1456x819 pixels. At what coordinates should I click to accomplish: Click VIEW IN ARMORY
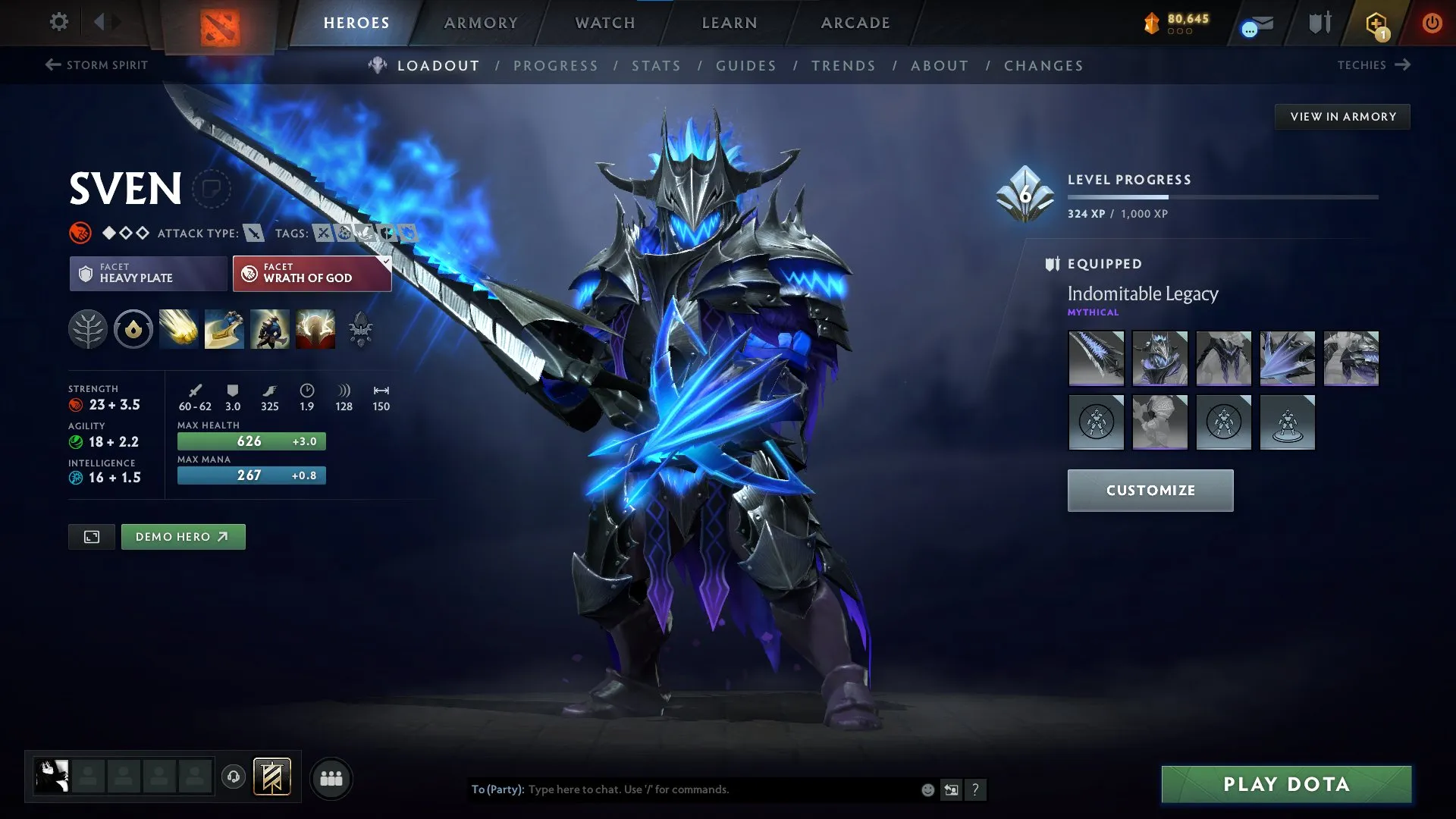pyautogui.click(x=1342, y=116)
